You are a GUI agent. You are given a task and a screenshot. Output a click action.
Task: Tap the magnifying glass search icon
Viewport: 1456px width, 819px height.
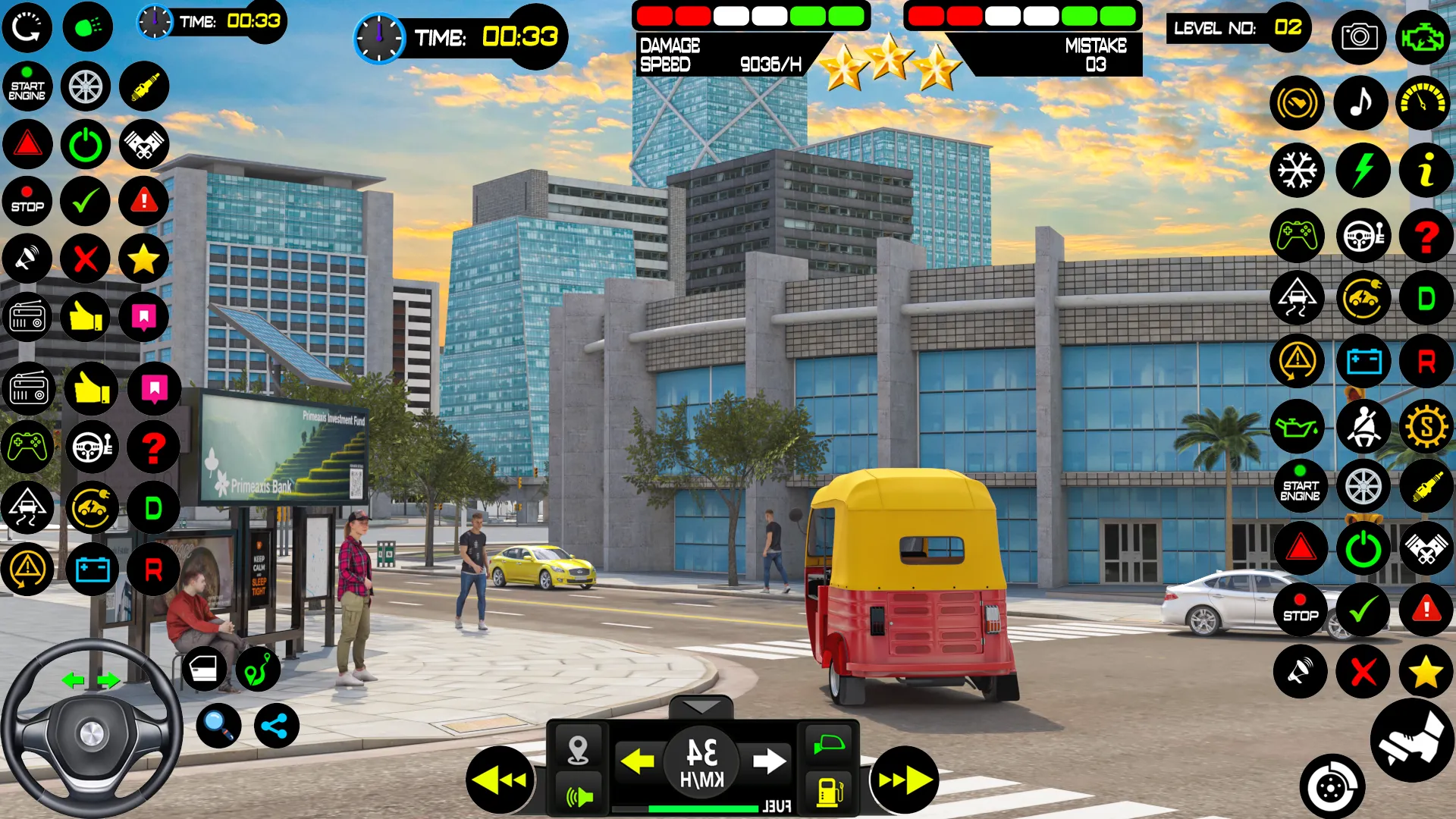[219, 725]
